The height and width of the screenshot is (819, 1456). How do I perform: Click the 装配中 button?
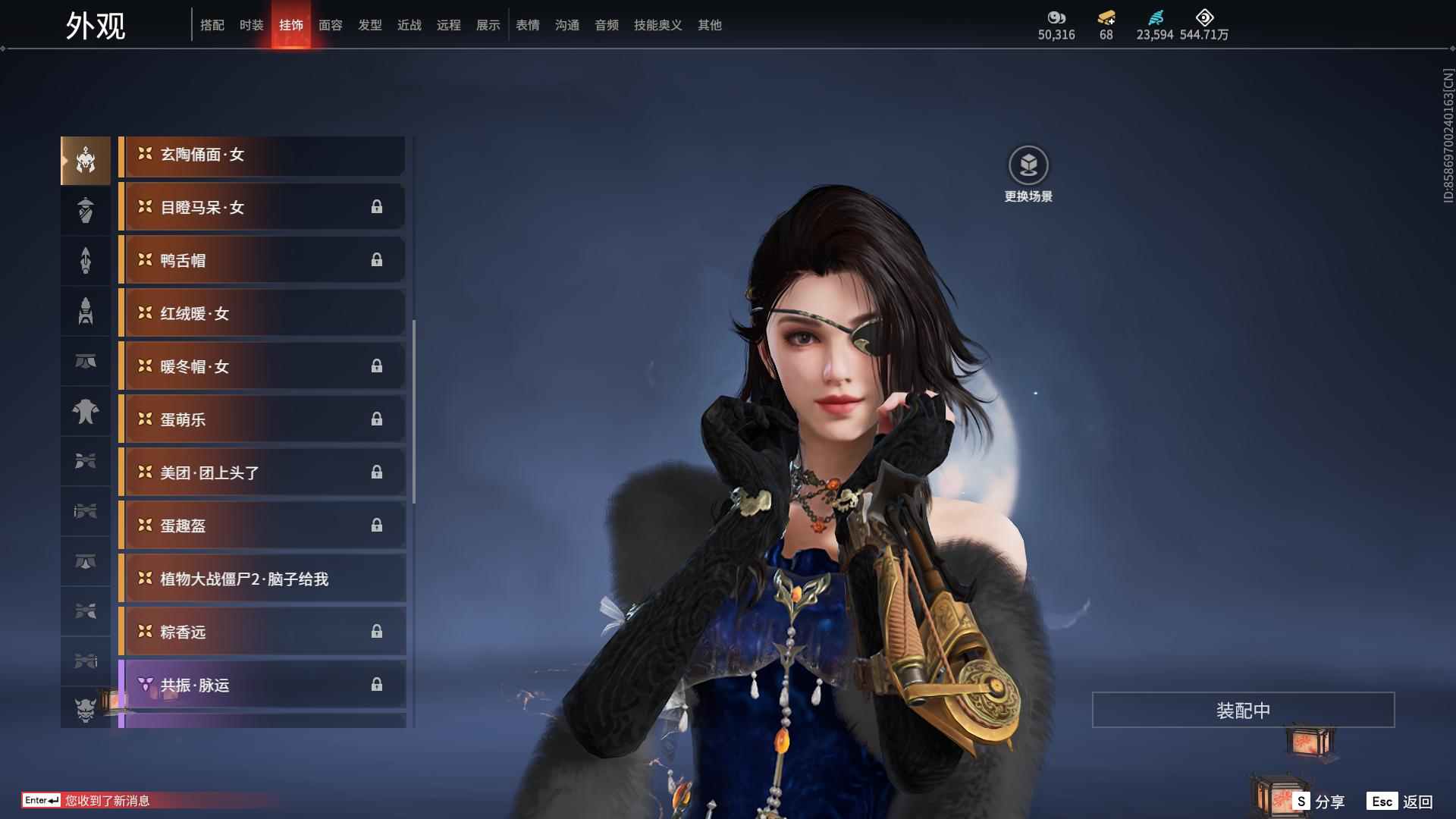point(1242,711)
